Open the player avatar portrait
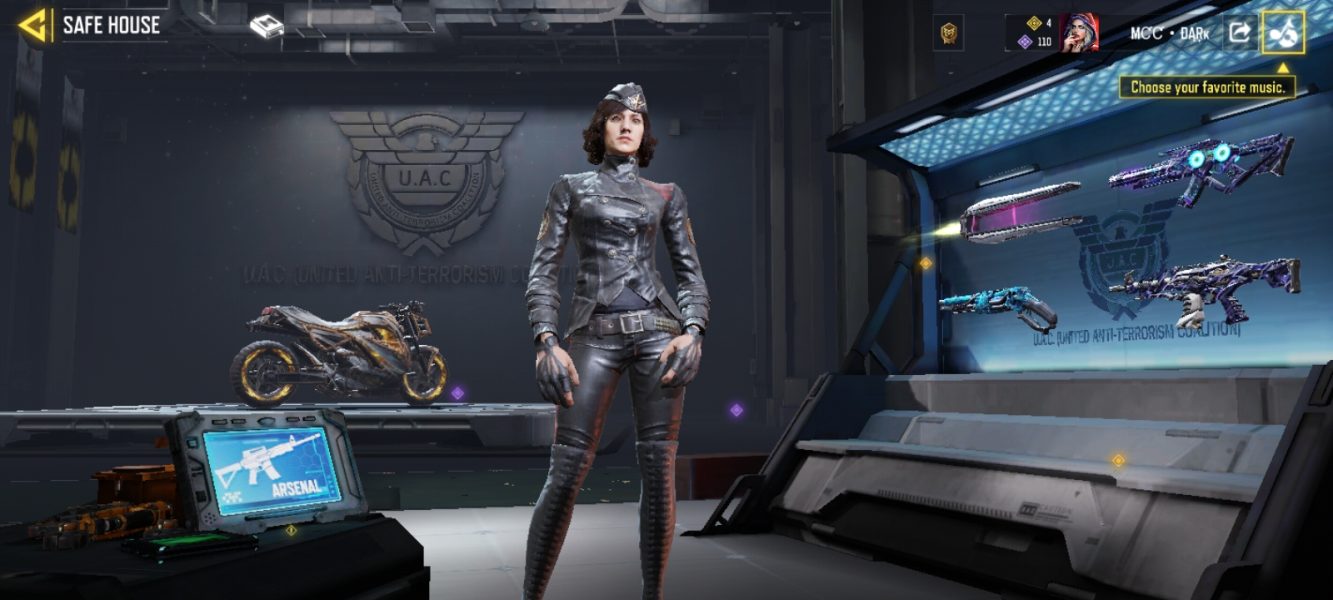This screenshot has height=600, width=1333. pos(1080,33)
